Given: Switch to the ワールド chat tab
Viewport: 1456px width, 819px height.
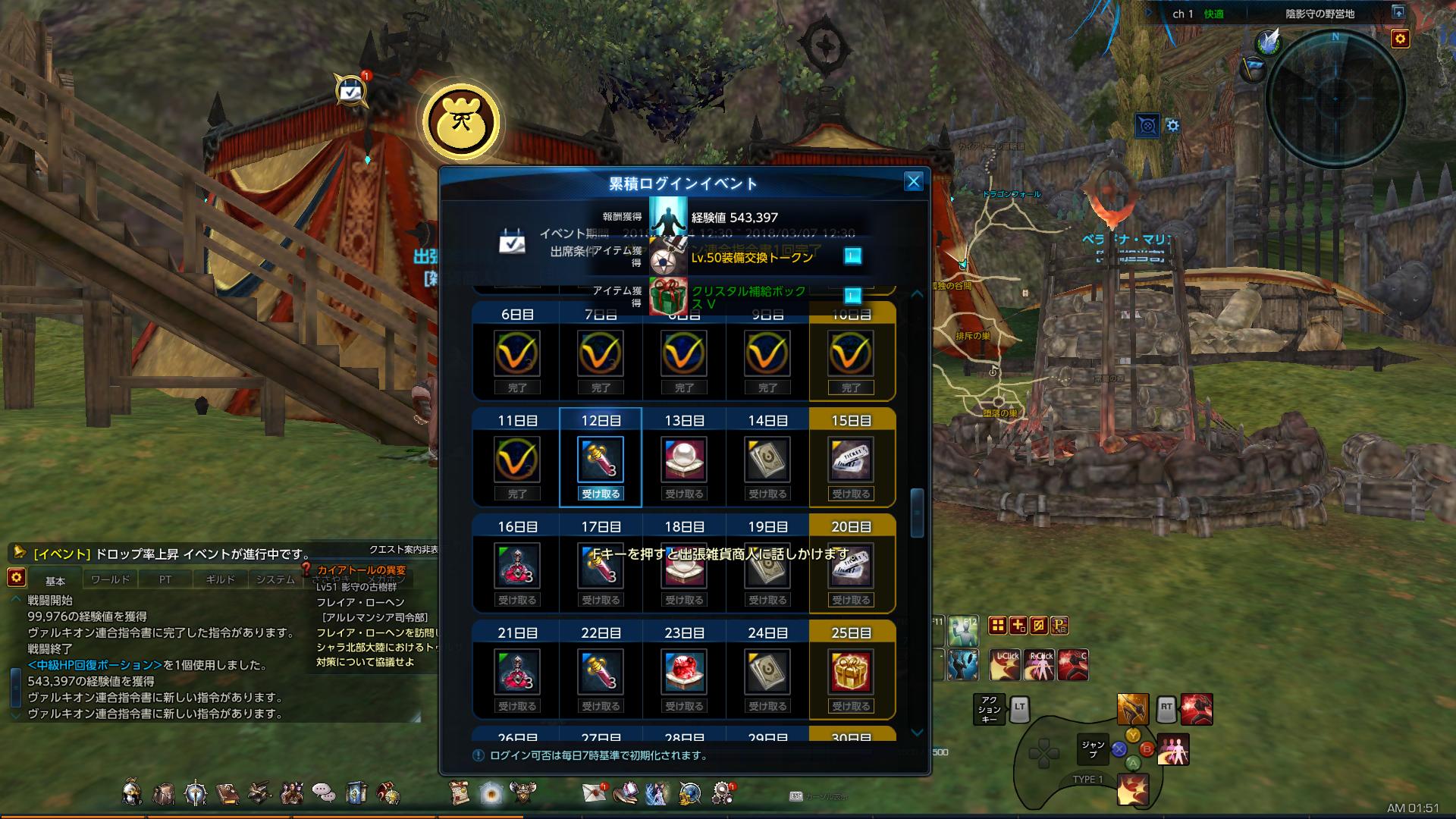Looking at the screenshot, I should coord(108,579).
